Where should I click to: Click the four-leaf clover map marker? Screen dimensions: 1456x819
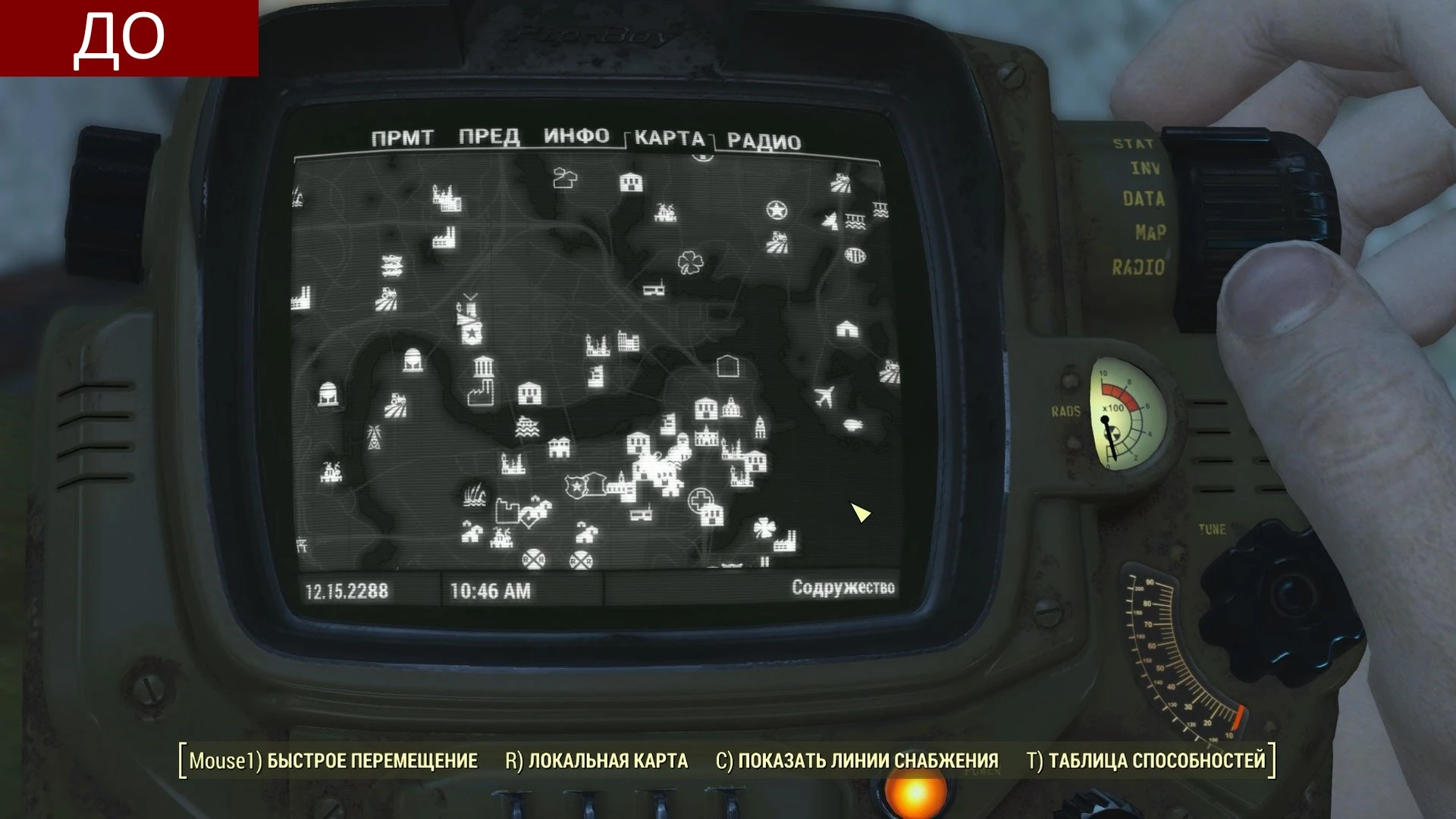pos(689,263)
